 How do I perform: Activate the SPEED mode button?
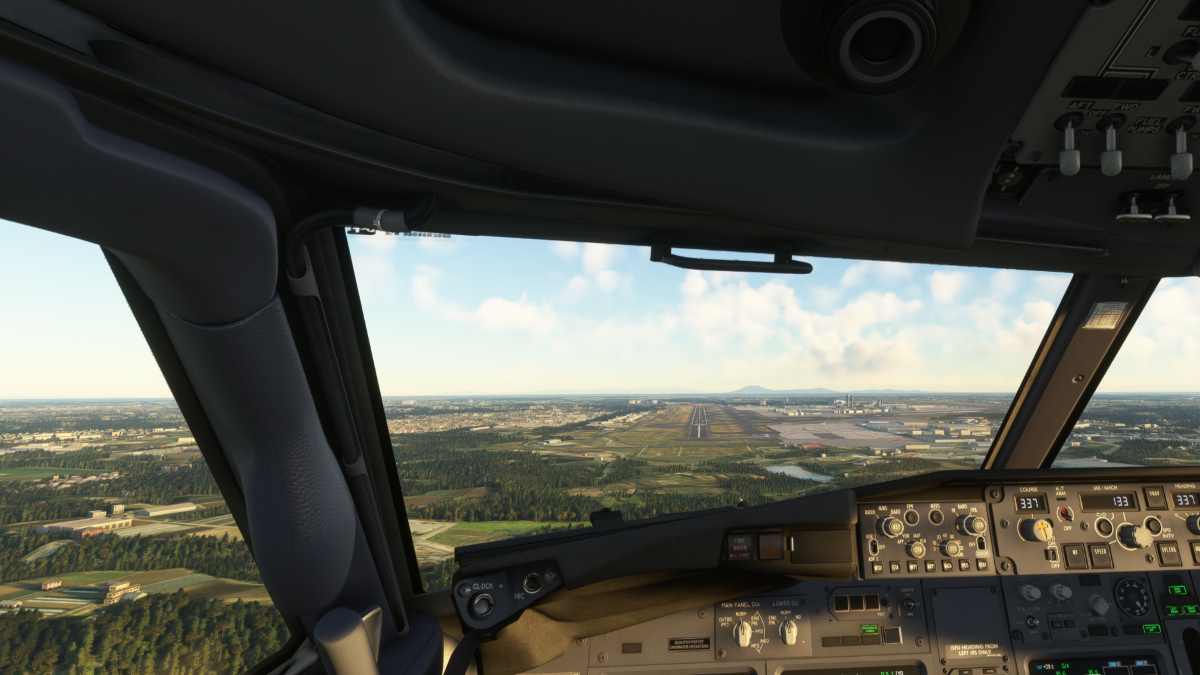(x=1101, y=554)
